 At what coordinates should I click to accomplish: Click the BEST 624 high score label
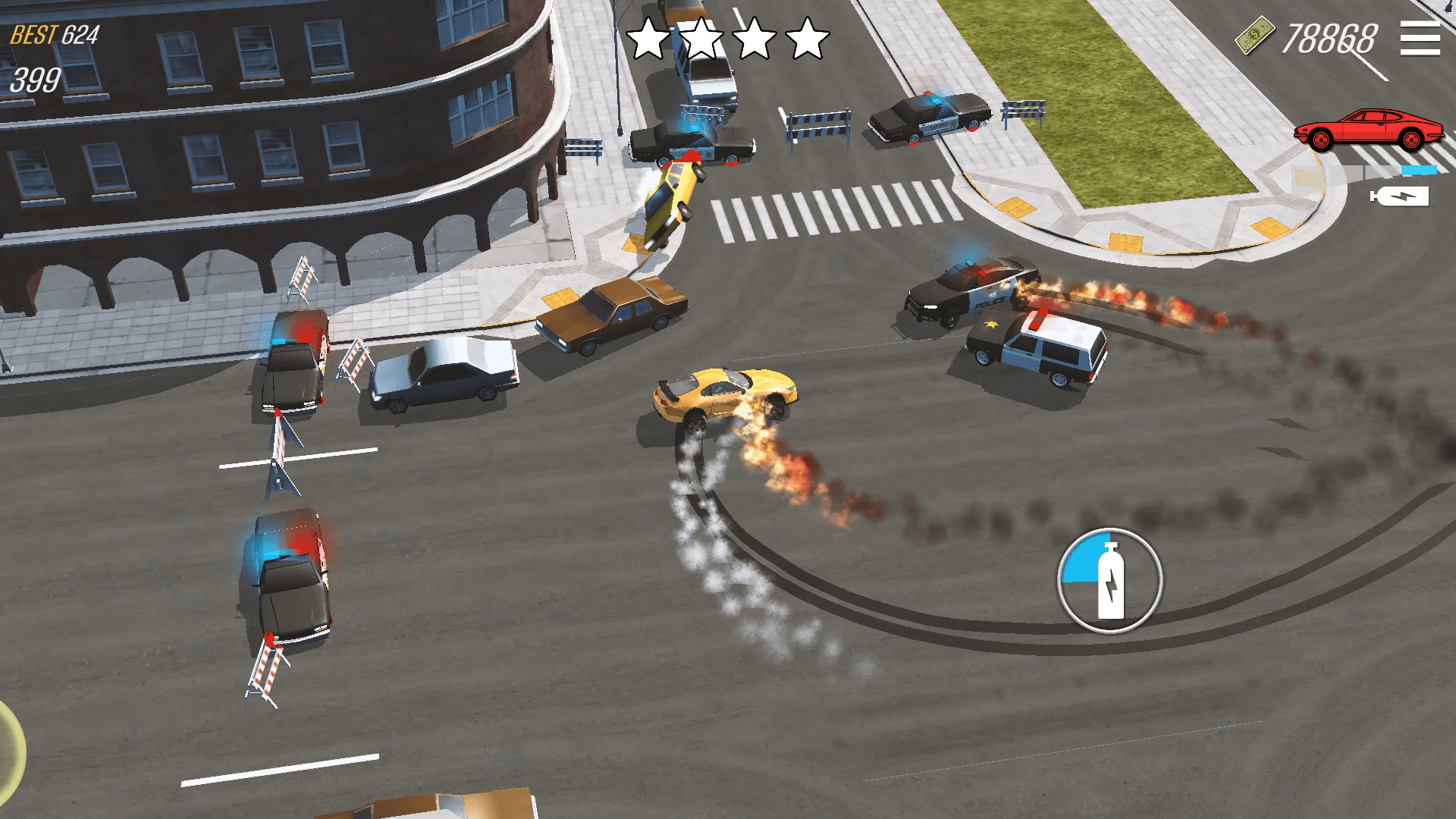(x=55, y=33)
